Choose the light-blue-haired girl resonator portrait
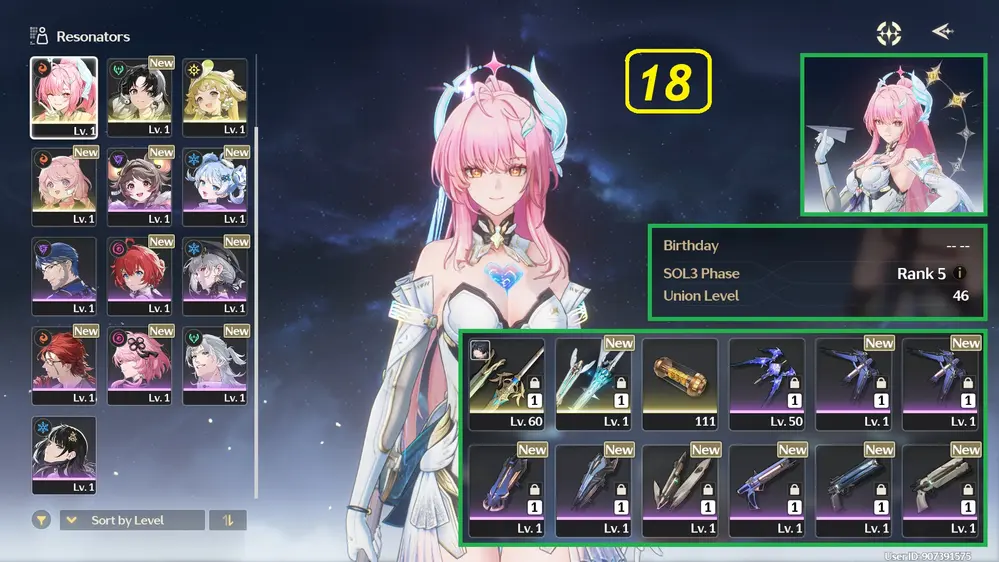Image resolution: width=999 pixels, height=562 pixels. [215, 186]
